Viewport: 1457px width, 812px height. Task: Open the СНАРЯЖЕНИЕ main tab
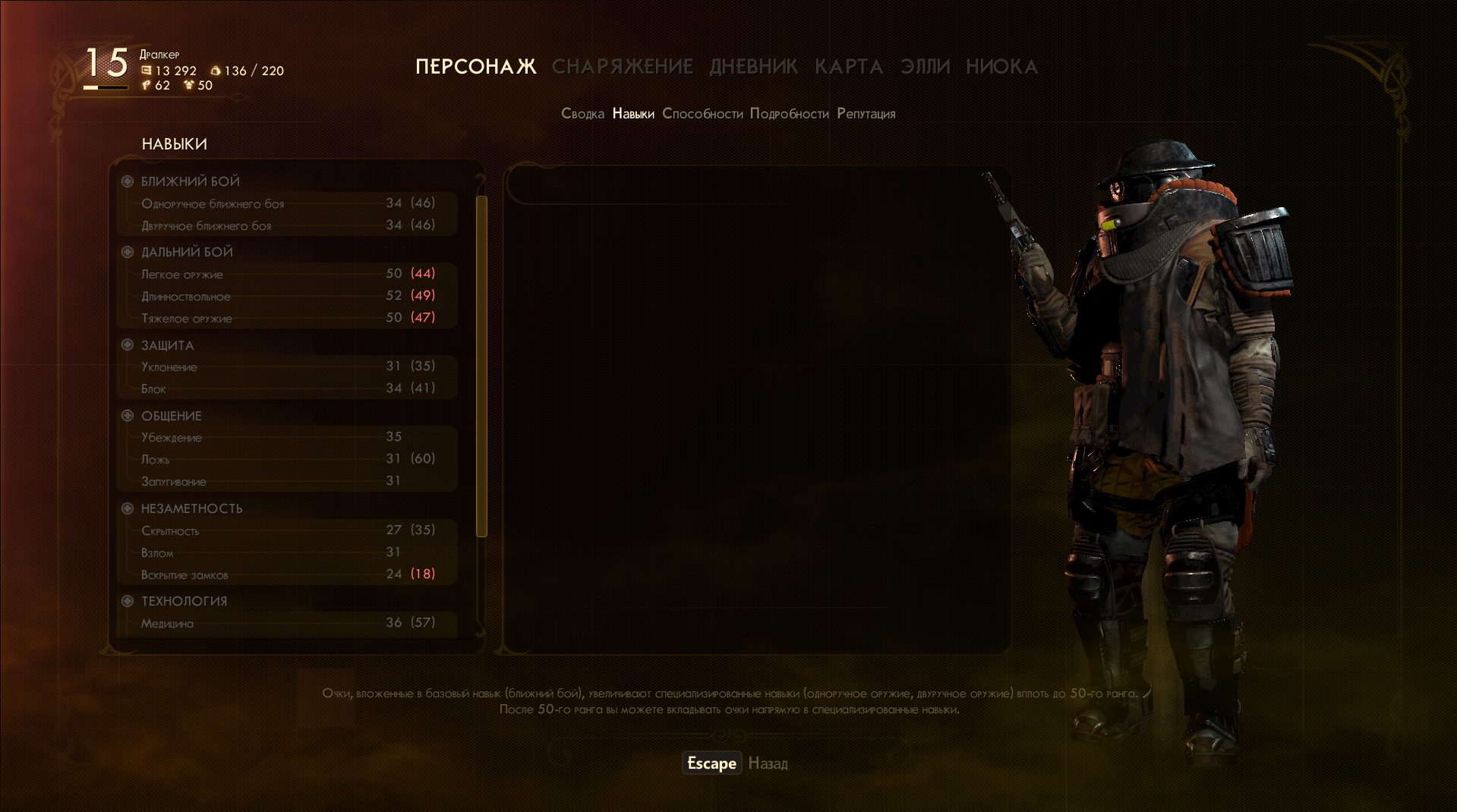[622, 67]
